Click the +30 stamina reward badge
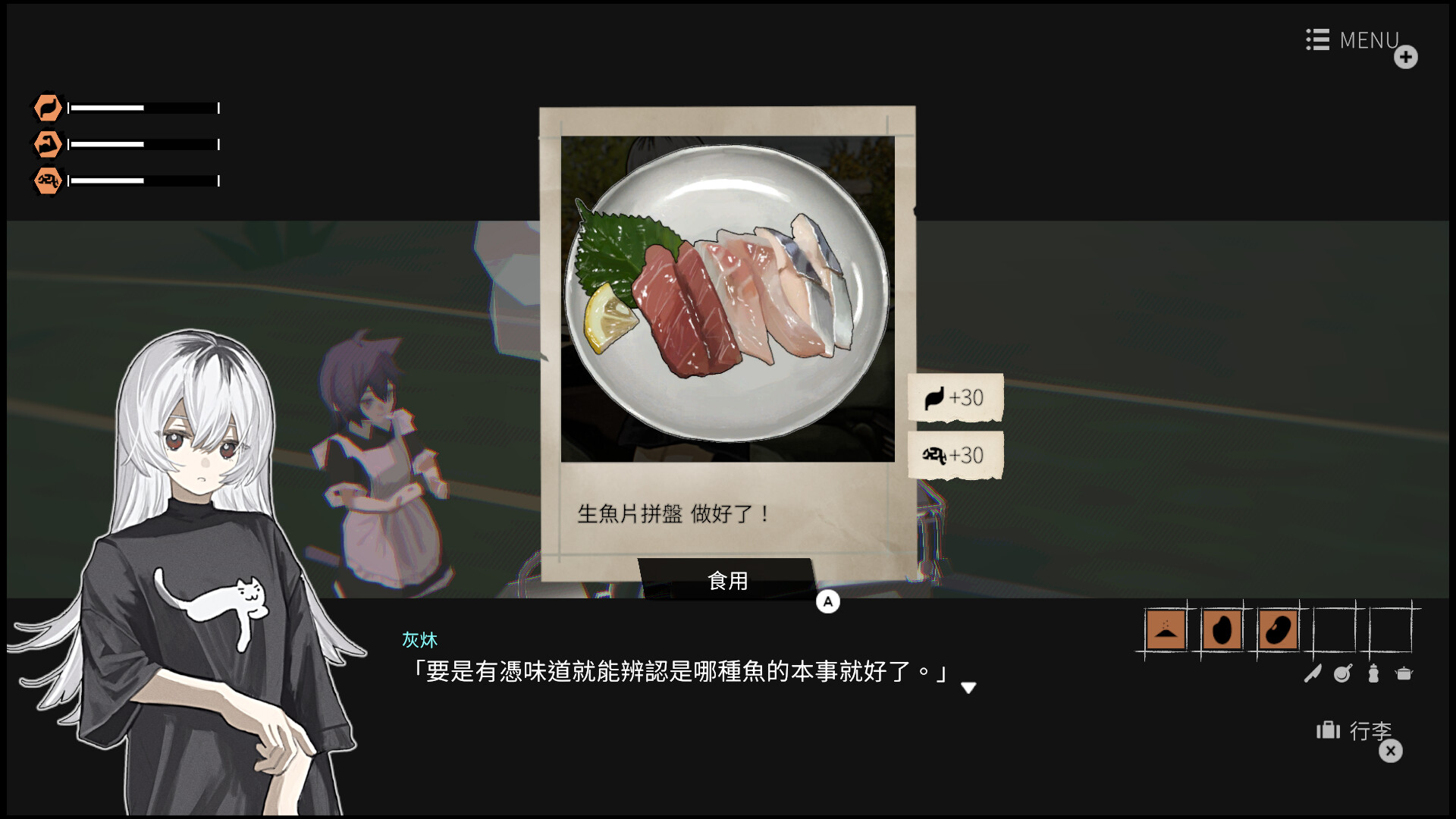1456x819 pixels. click(x=954, y=397)
